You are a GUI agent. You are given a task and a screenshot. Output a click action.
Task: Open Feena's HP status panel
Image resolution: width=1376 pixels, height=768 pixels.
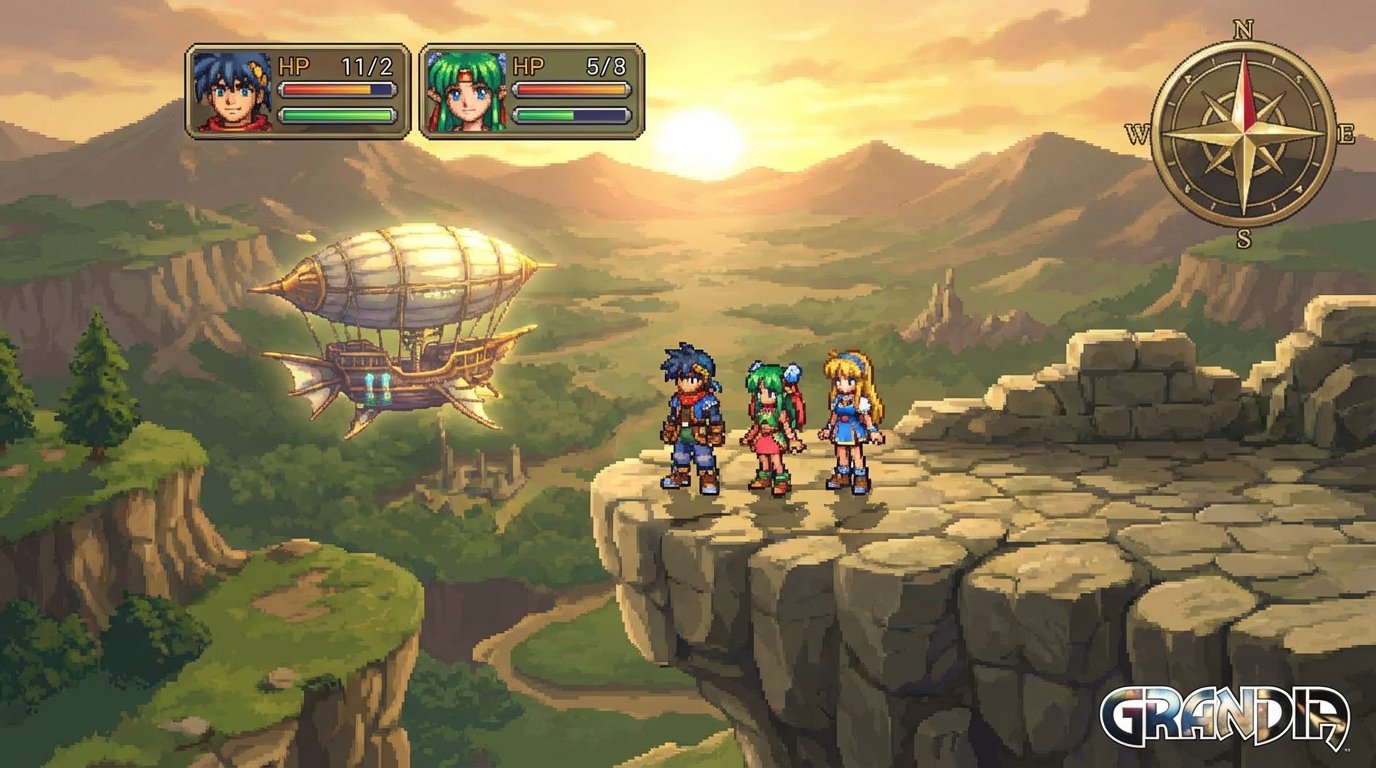pos(535,93)
